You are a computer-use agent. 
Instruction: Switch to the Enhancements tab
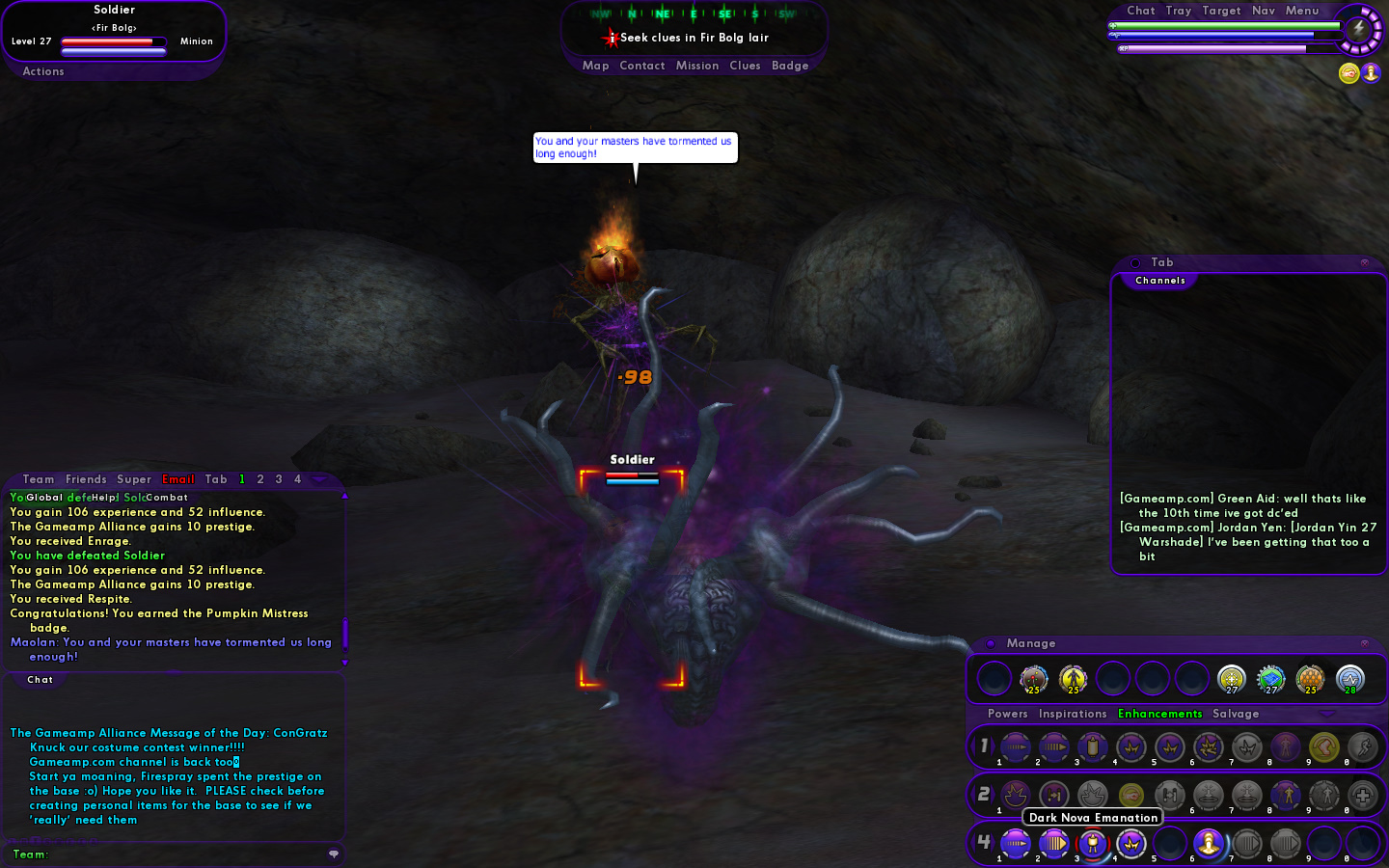point(1159,714)
